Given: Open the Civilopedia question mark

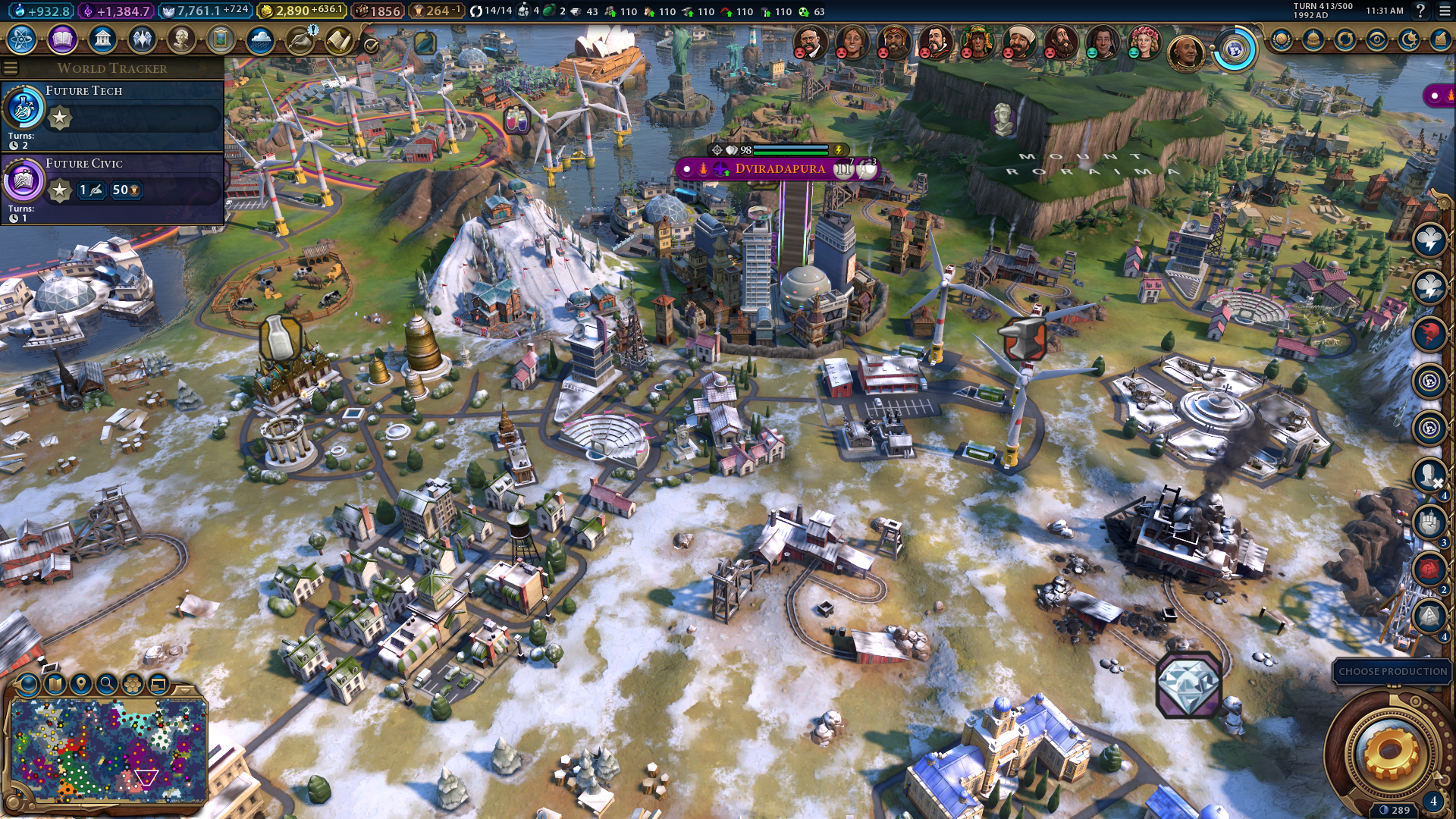Looking at the screenshot, I should tap(1420, 11).
